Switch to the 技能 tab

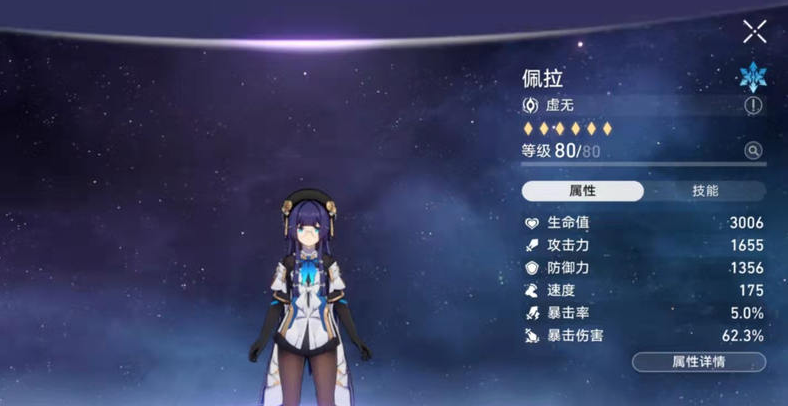(705, 191)
